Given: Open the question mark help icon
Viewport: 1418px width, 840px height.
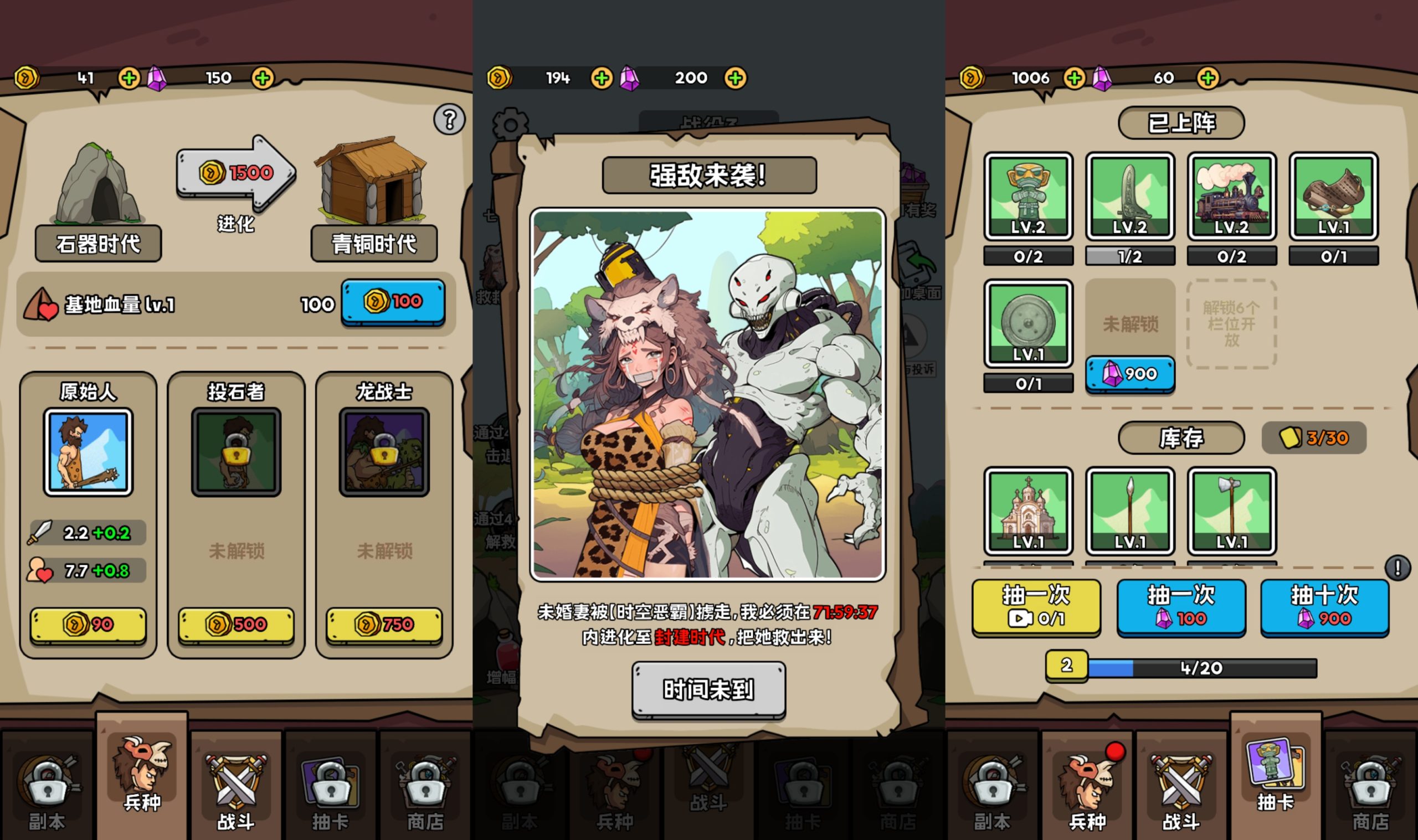Looking at the screenshot, I should [449, 120].
